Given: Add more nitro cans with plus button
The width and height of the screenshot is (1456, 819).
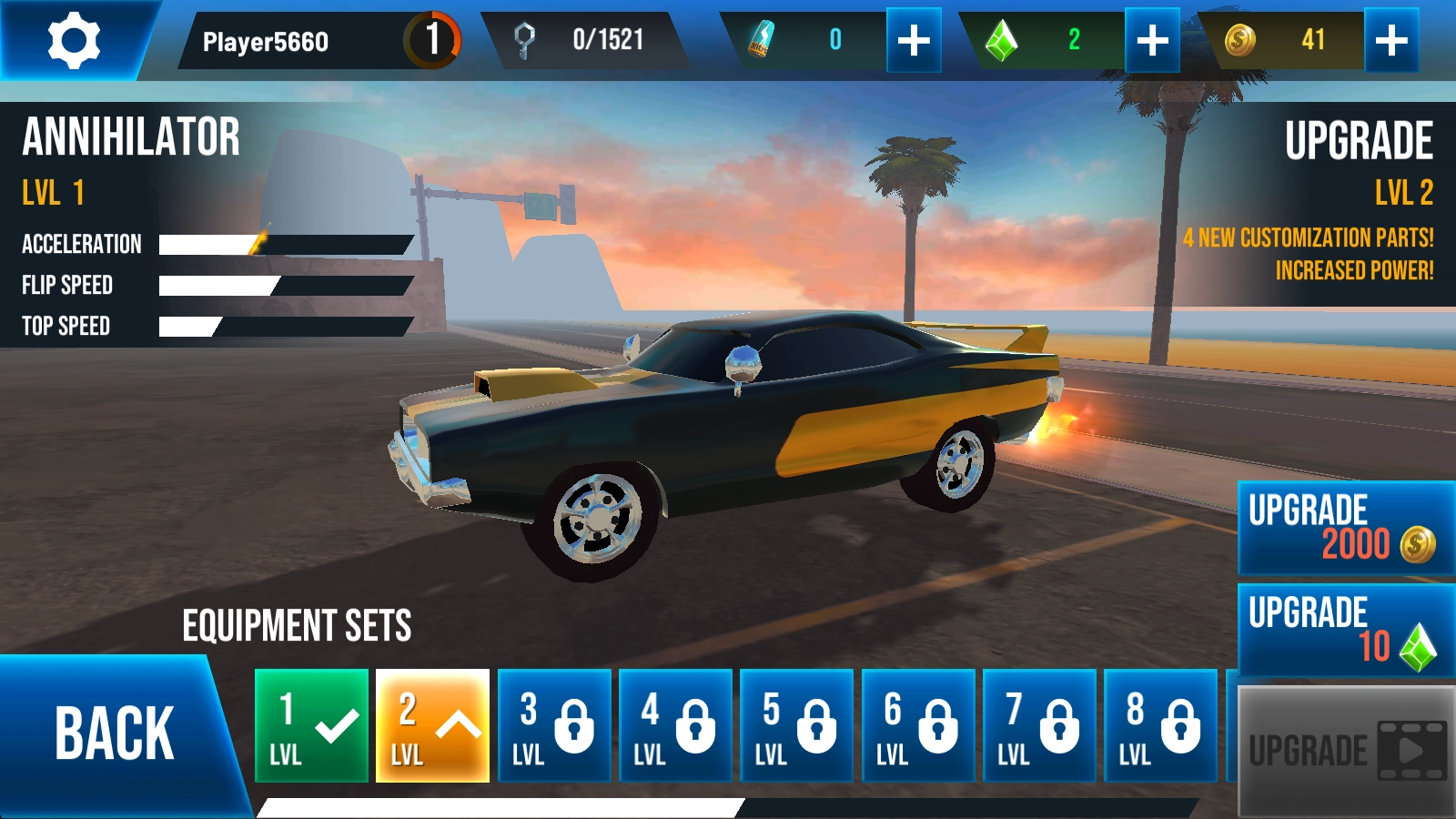Looking at the screenshot, I should 914,40.
